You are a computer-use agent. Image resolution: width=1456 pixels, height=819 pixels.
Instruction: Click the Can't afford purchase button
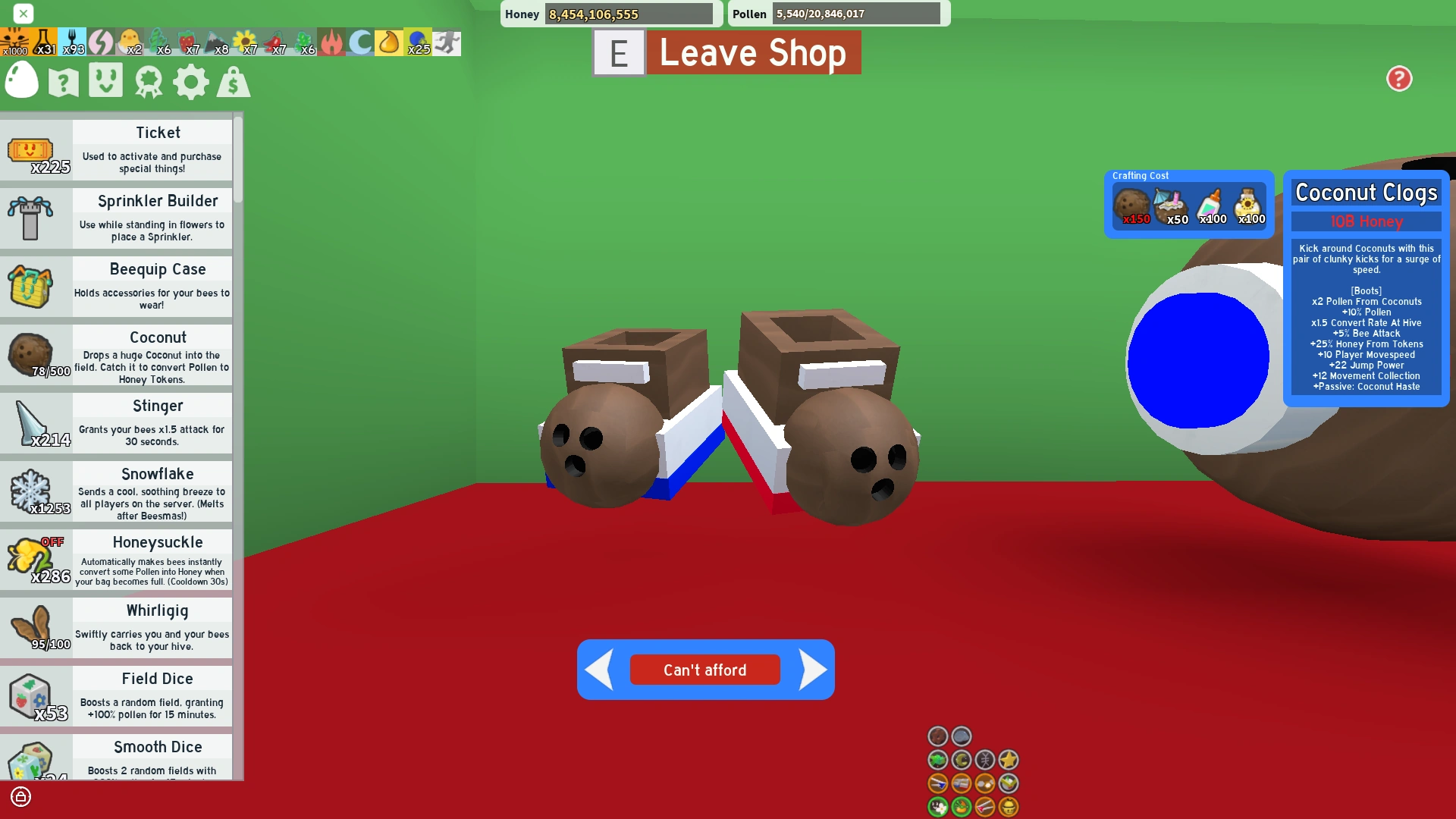(x=704, y=670)
